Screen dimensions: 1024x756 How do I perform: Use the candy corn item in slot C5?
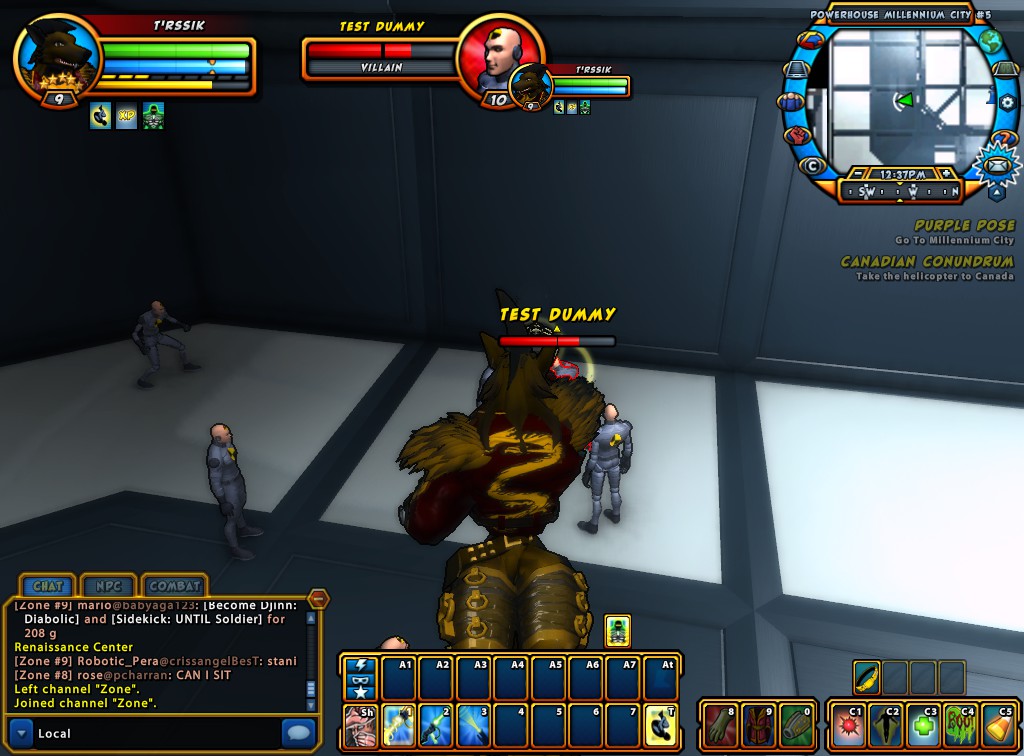tap(998, 725)
